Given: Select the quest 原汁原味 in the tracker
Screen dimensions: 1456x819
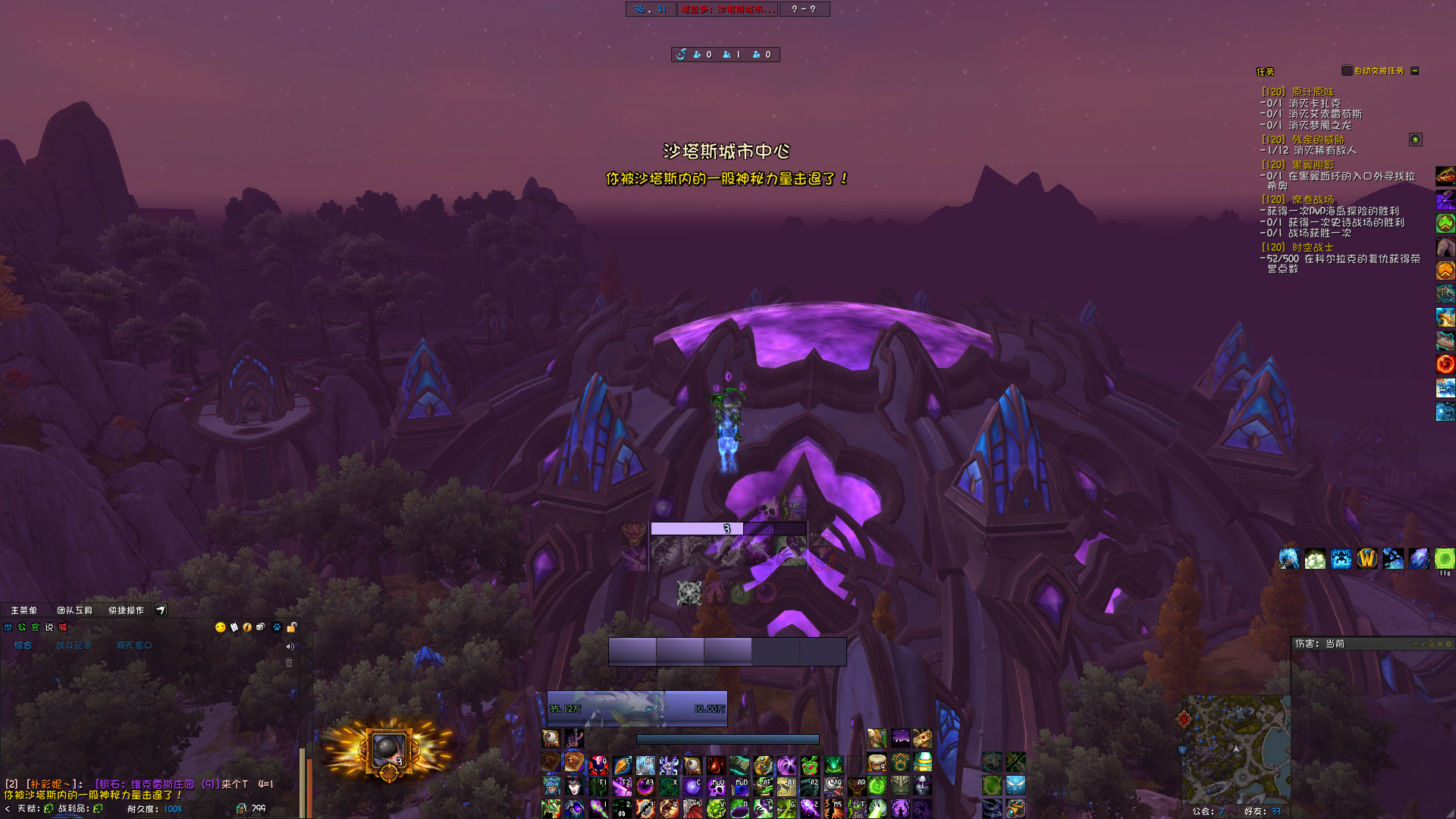Looking at the screenshot, I should pos(1313,92).
